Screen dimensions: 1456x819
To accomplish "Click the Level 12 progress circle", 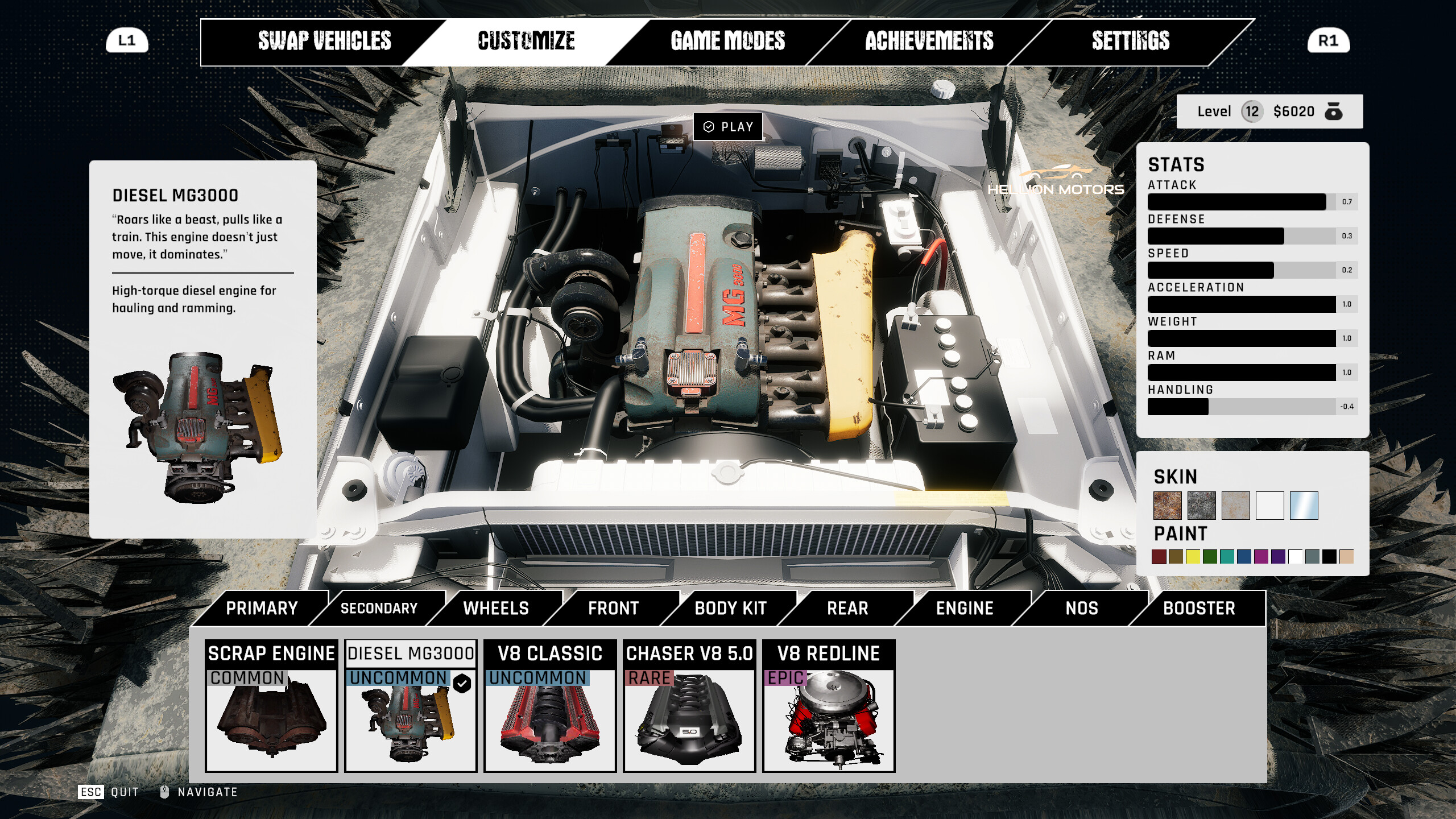I will pyautogui.click(x=1251, y=111).
